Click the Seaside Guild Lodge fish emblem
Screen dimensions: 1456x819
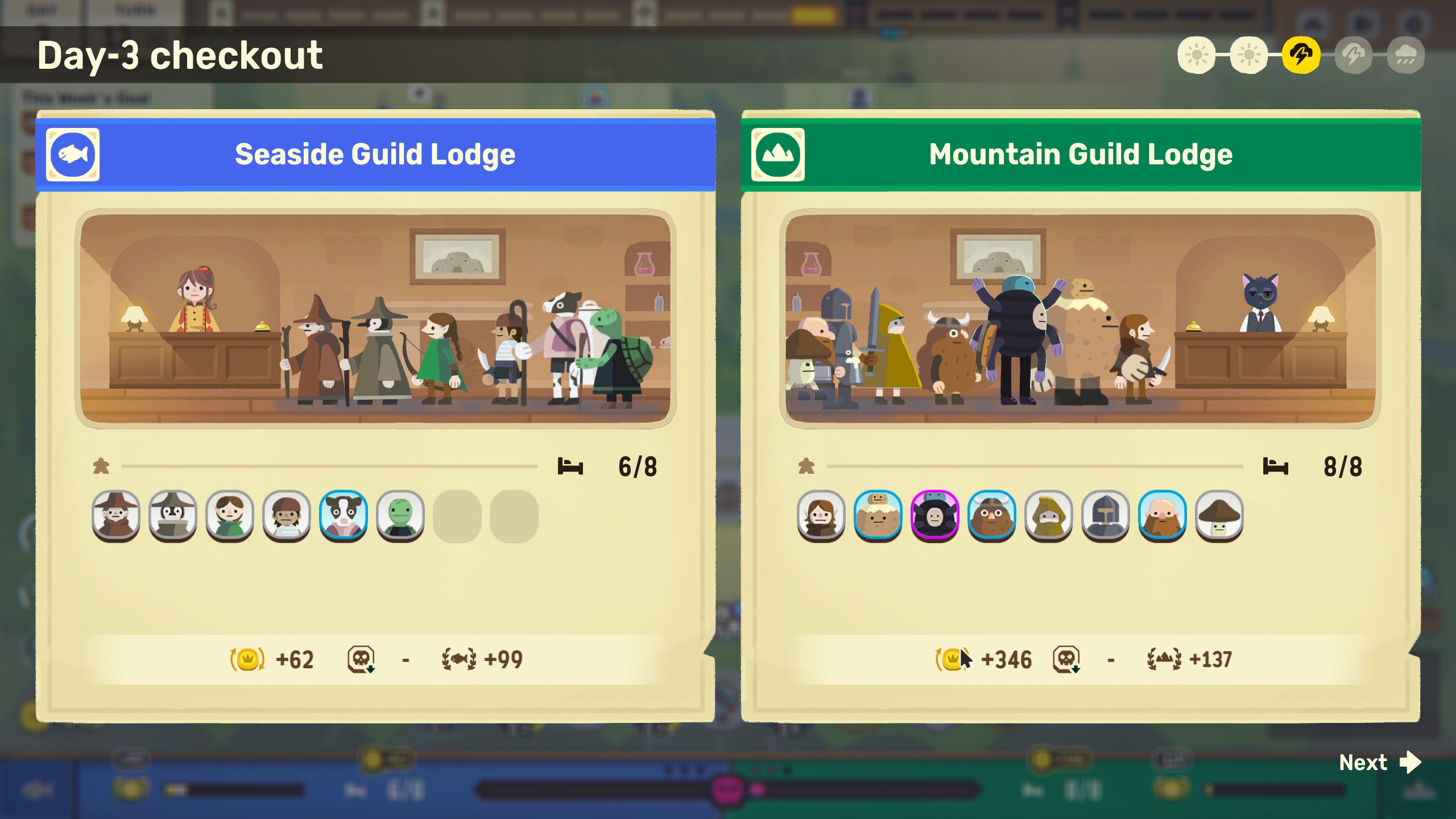[73, 155]
